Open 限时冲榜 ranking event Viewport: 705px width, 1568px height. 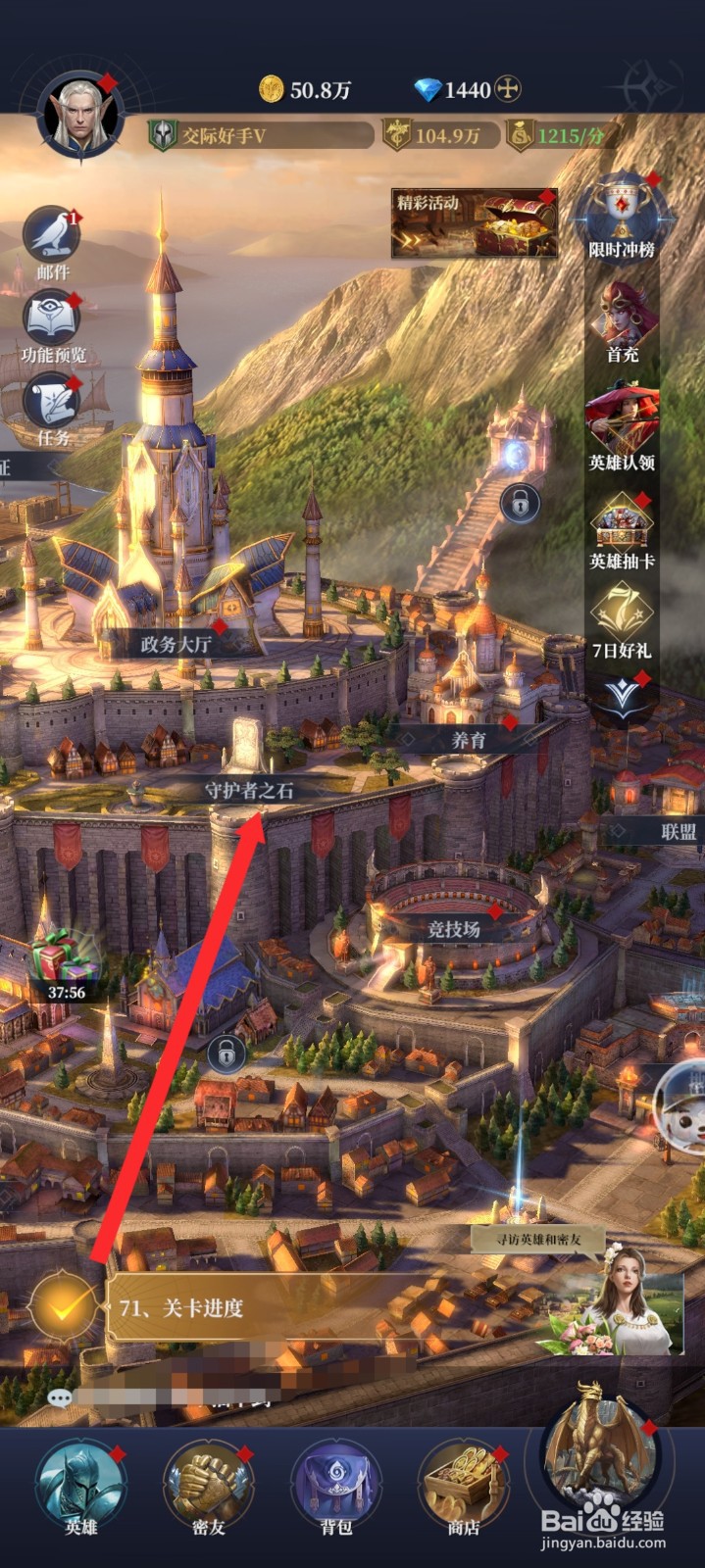coord(622,218)
